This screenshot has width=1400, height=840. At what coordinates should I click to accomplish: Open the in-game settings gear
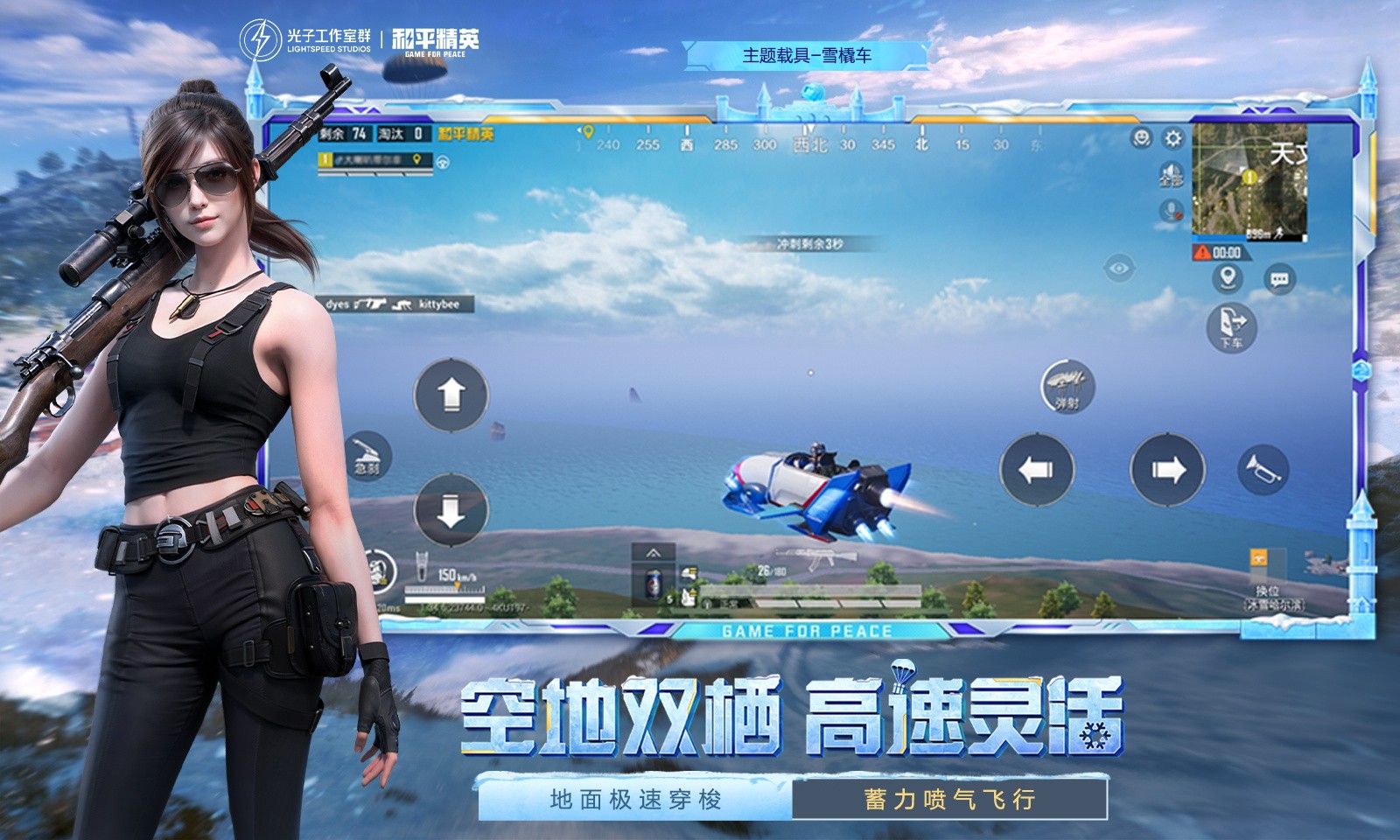(1173, 139)
